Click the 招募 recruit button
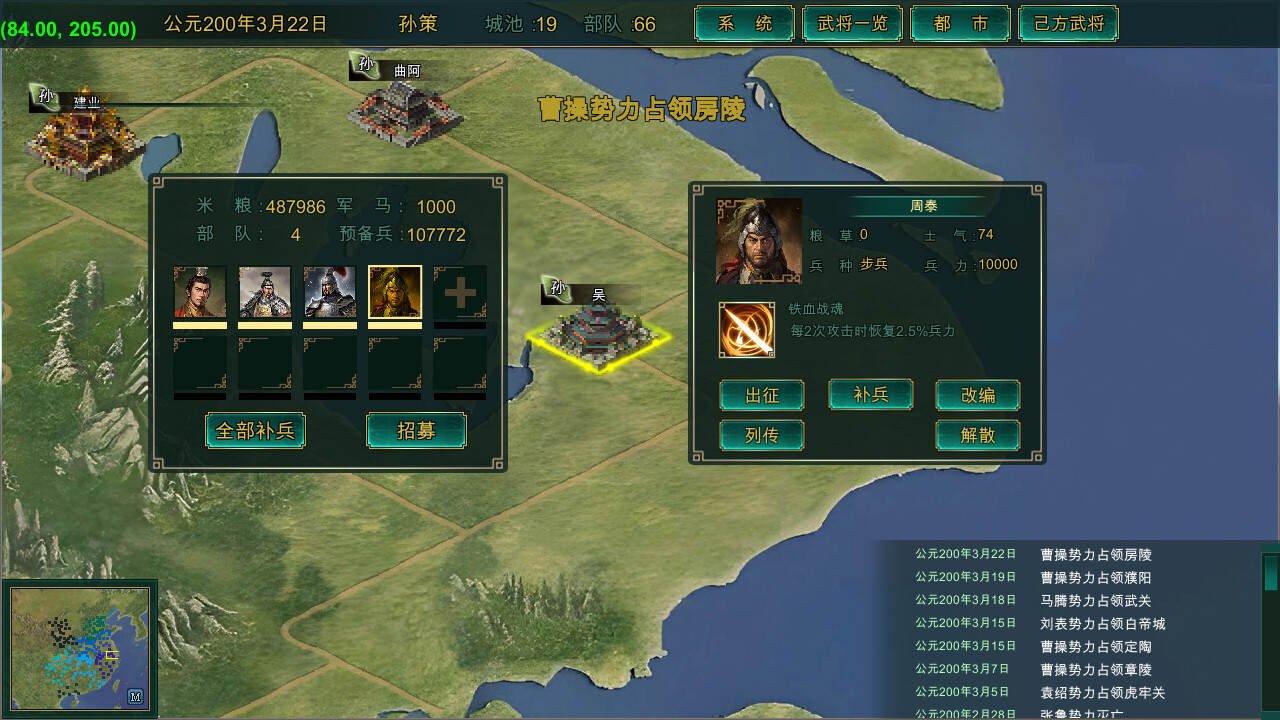Image resolution: width=1280 pixels, height=720 pixels. click(416, 430)
